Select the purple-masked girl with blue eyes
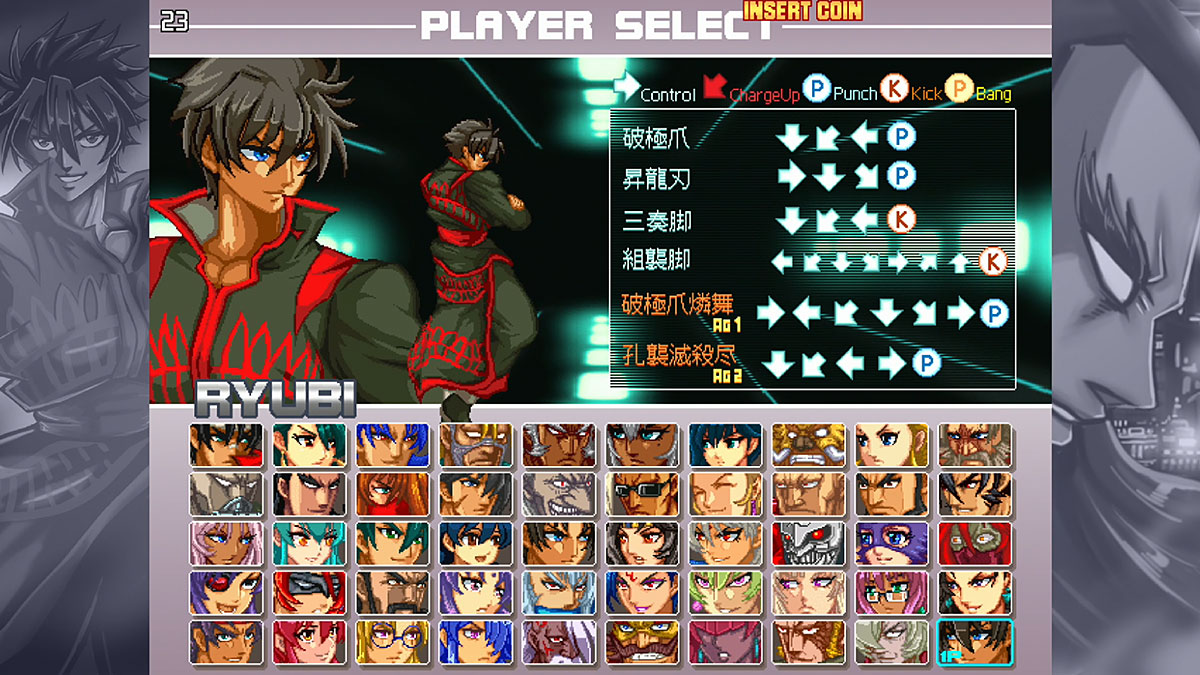The image size is (1200, 675). coord(891,543)
